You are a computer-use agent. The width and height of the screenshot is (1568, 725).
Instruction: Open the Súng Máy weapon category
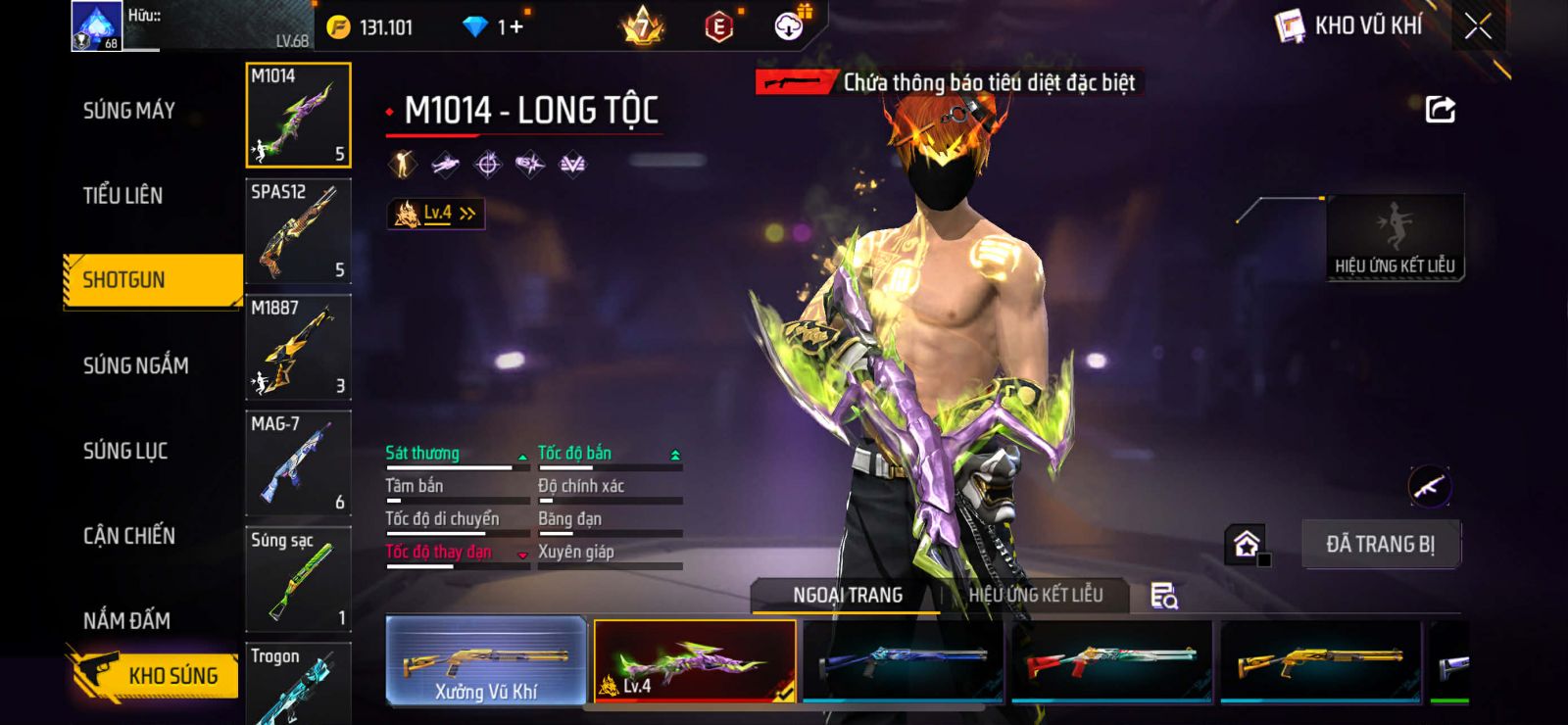tap(129, 111)
